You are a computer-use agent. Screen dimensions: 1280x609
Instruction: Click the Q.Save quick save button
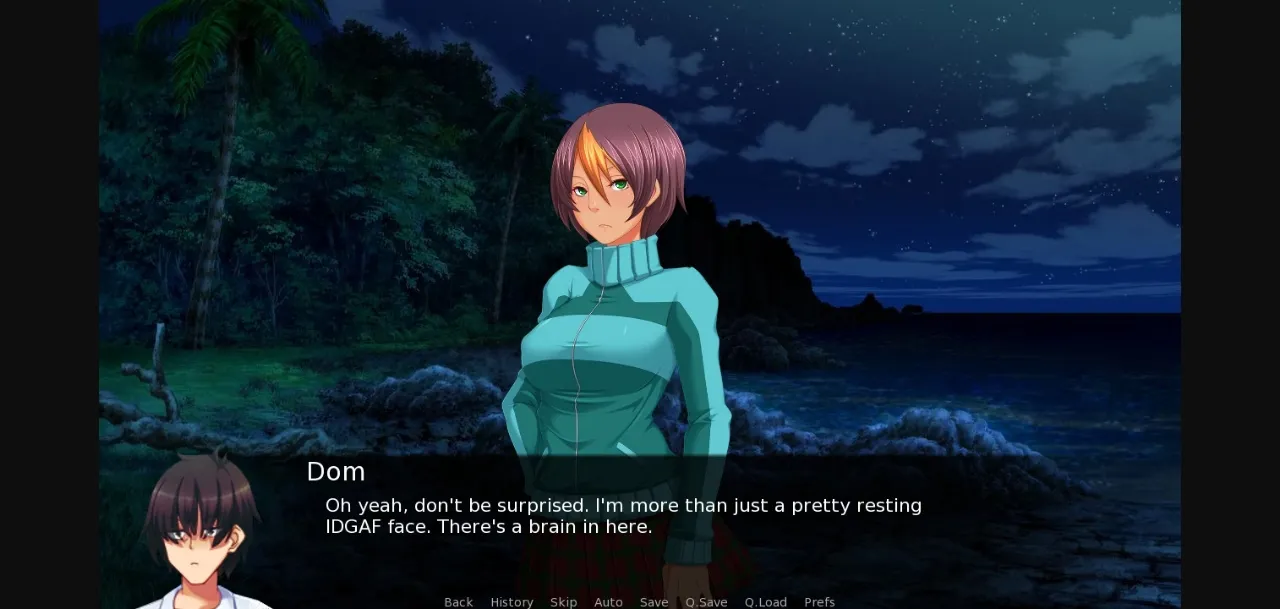click(706, 602)
